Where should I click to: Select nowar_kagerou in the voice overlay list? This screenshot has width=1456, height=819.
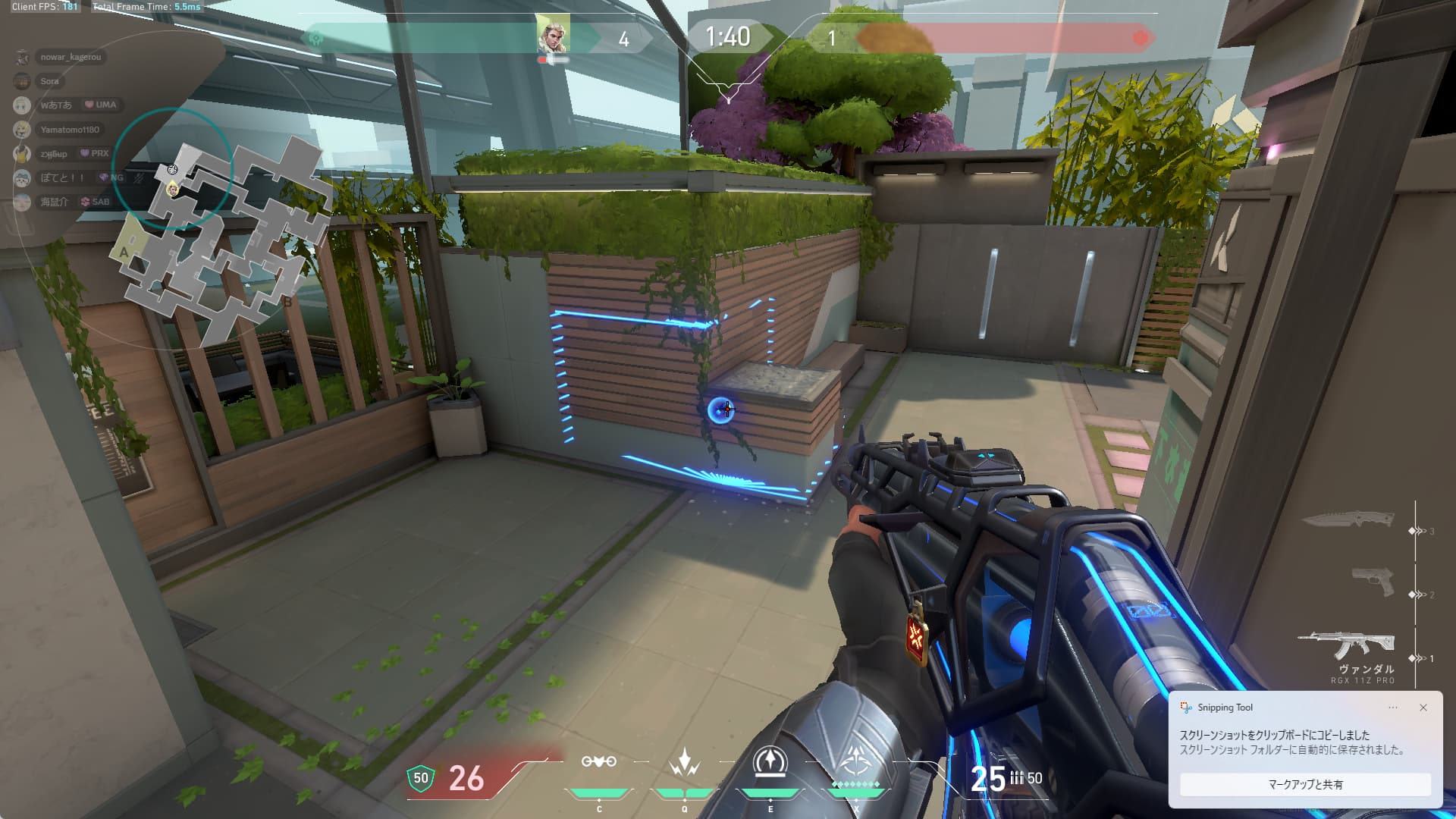click(x=70, y=57)
